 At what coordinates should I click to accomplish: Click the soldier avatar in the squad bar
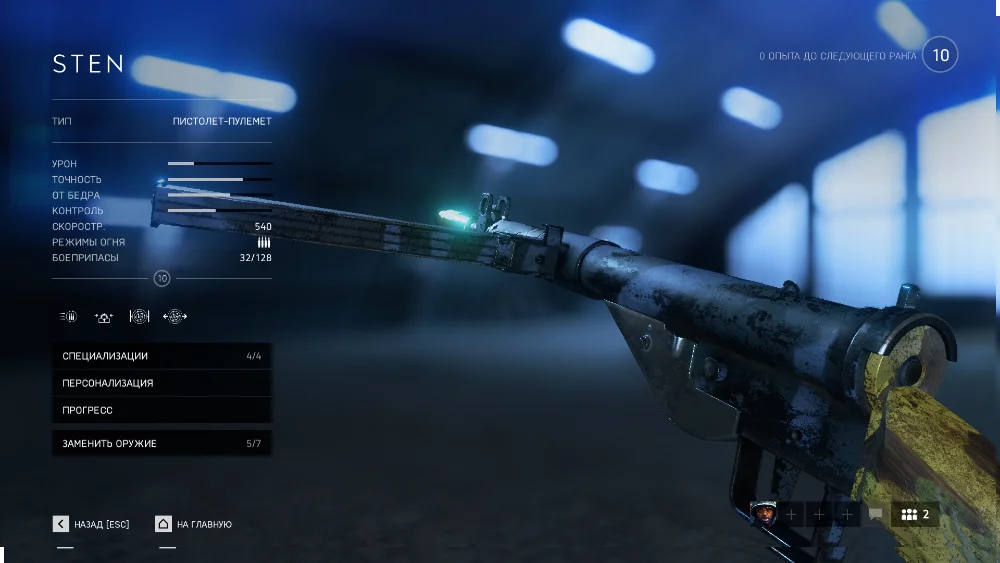coord(763,514)
